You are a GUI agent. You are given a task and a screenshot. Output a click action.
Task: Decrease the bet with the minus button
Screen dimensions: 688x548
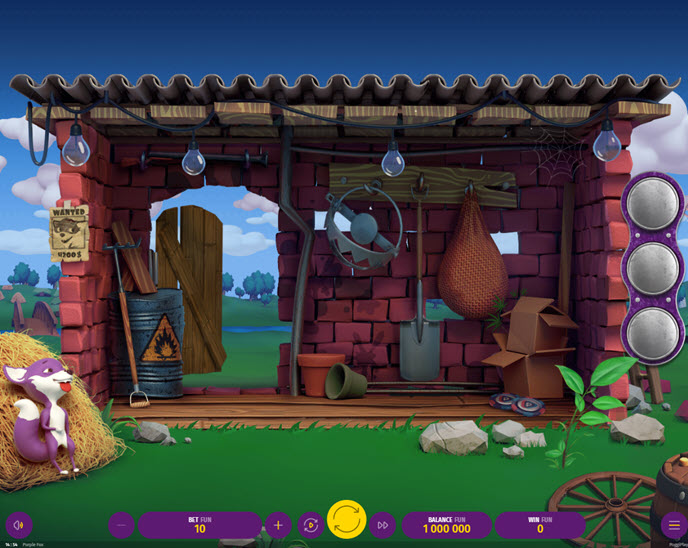pos(122,525)
